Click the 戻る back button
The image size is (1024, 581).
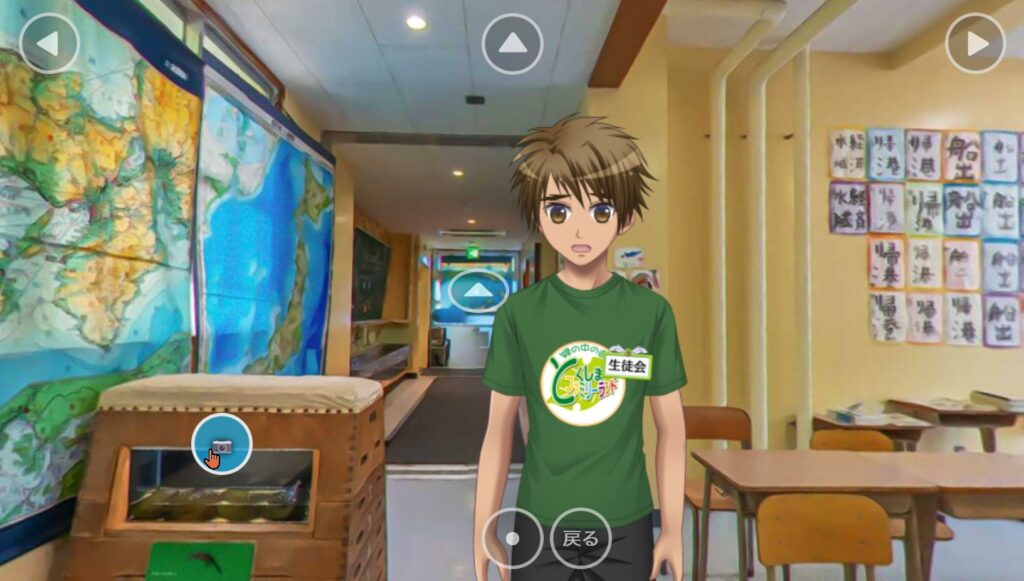tap(581, 538)
